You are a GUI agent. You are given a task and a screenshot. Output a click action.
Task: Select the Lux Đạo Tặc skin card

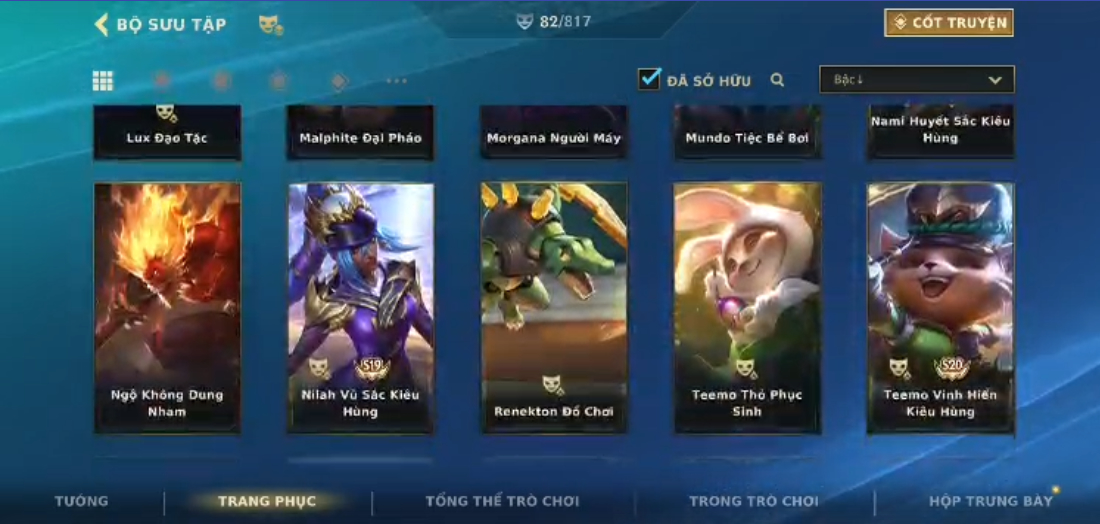(167, 133)
